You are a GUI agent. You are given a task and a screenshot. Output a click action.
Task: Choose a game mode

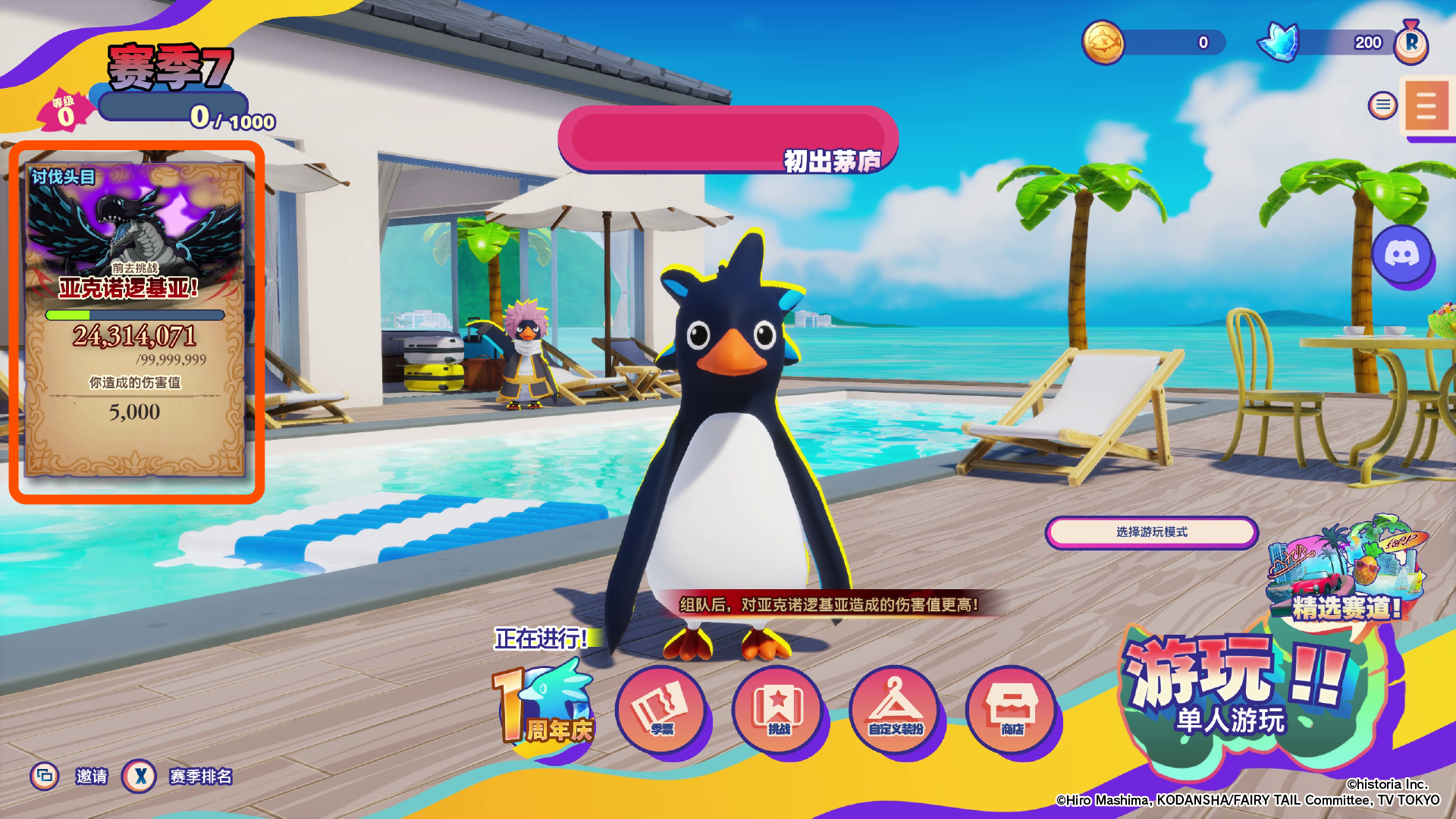pos(1151,532)
